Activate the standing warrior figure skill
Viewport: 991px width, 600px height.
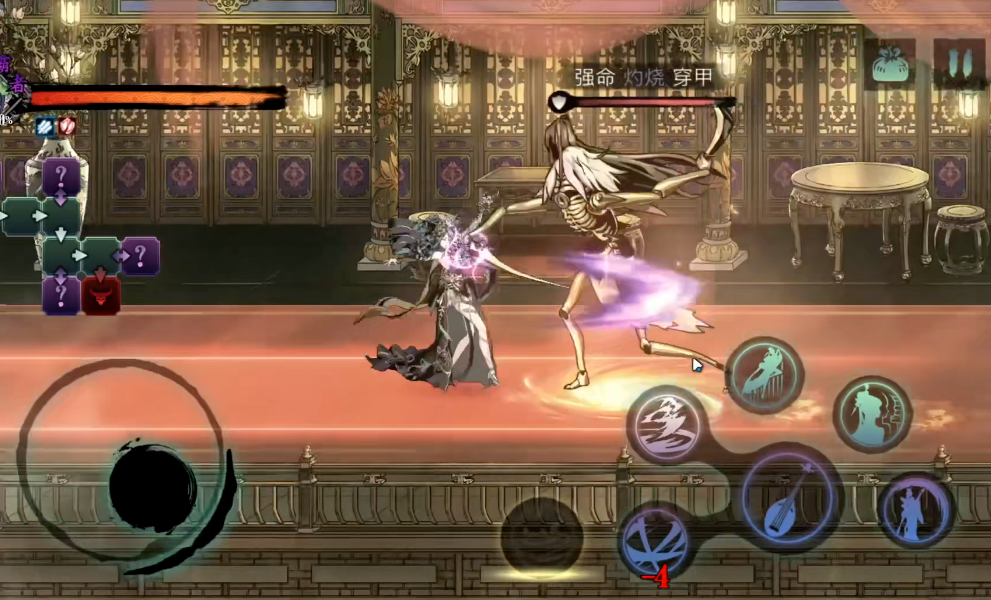(915, 508)
